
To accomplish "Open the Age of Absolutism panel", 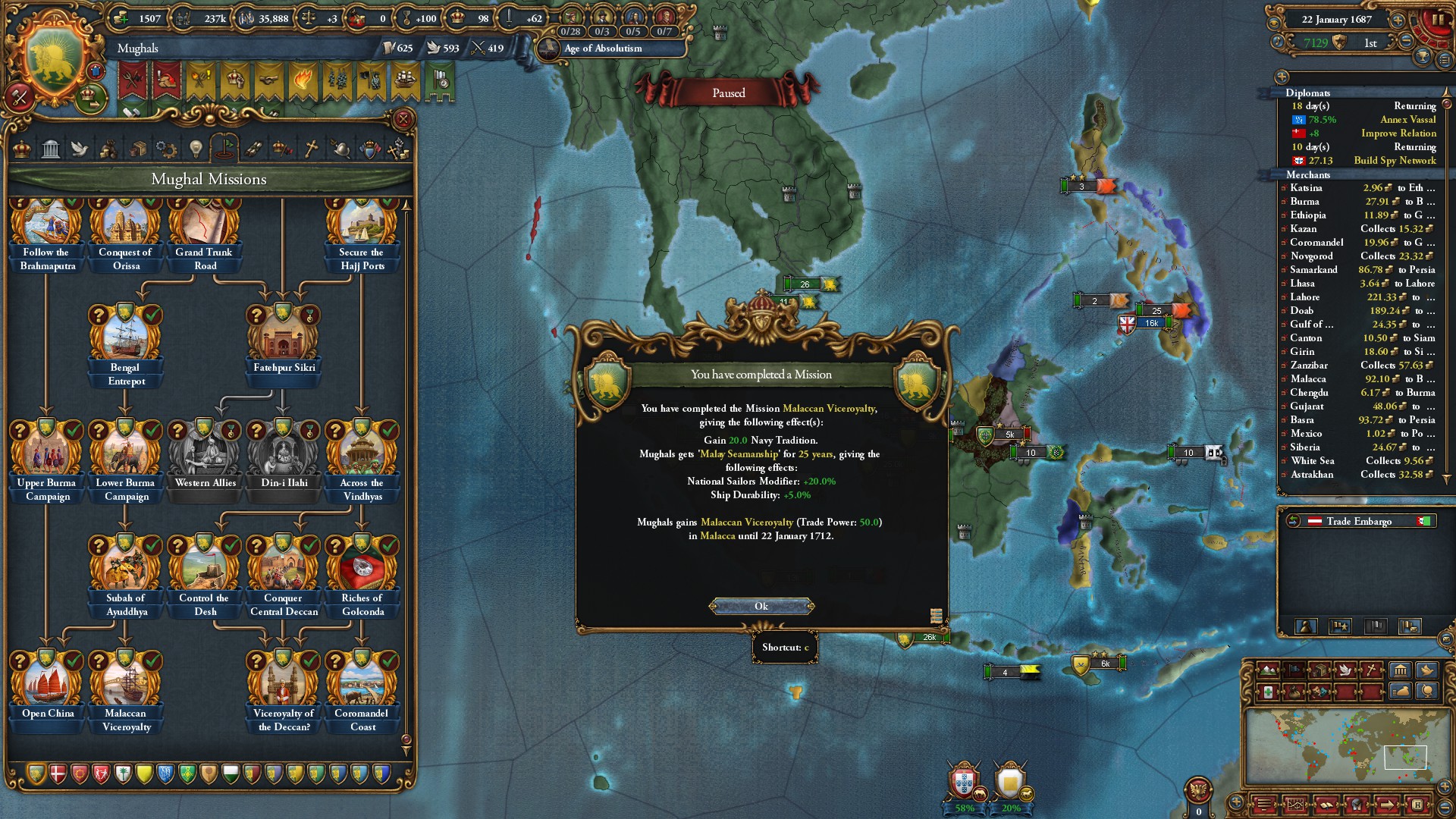I will [x=603, y=49].
